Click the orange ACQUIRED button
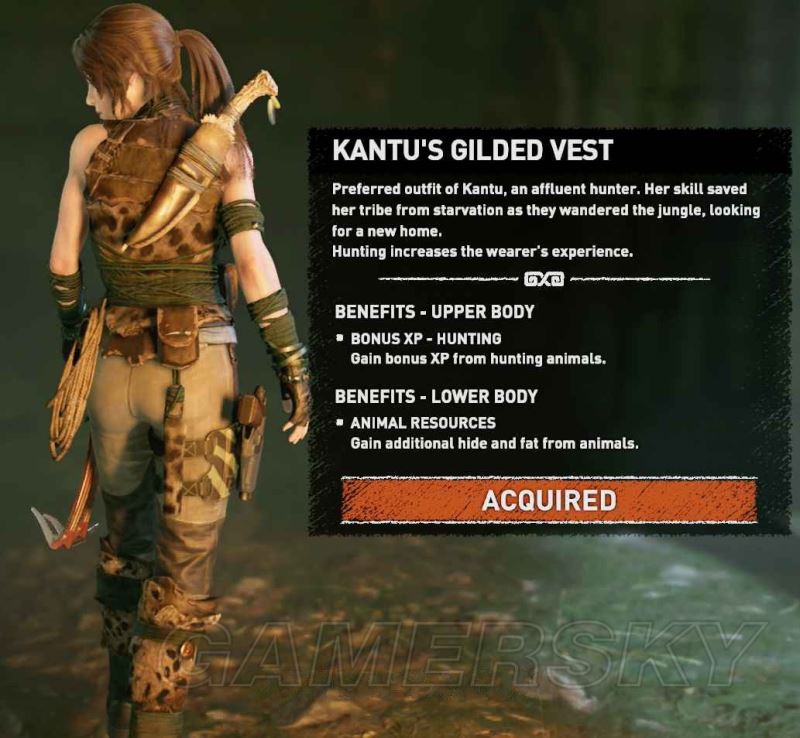Screen dimensions: 800x738 tap(548, 499)
